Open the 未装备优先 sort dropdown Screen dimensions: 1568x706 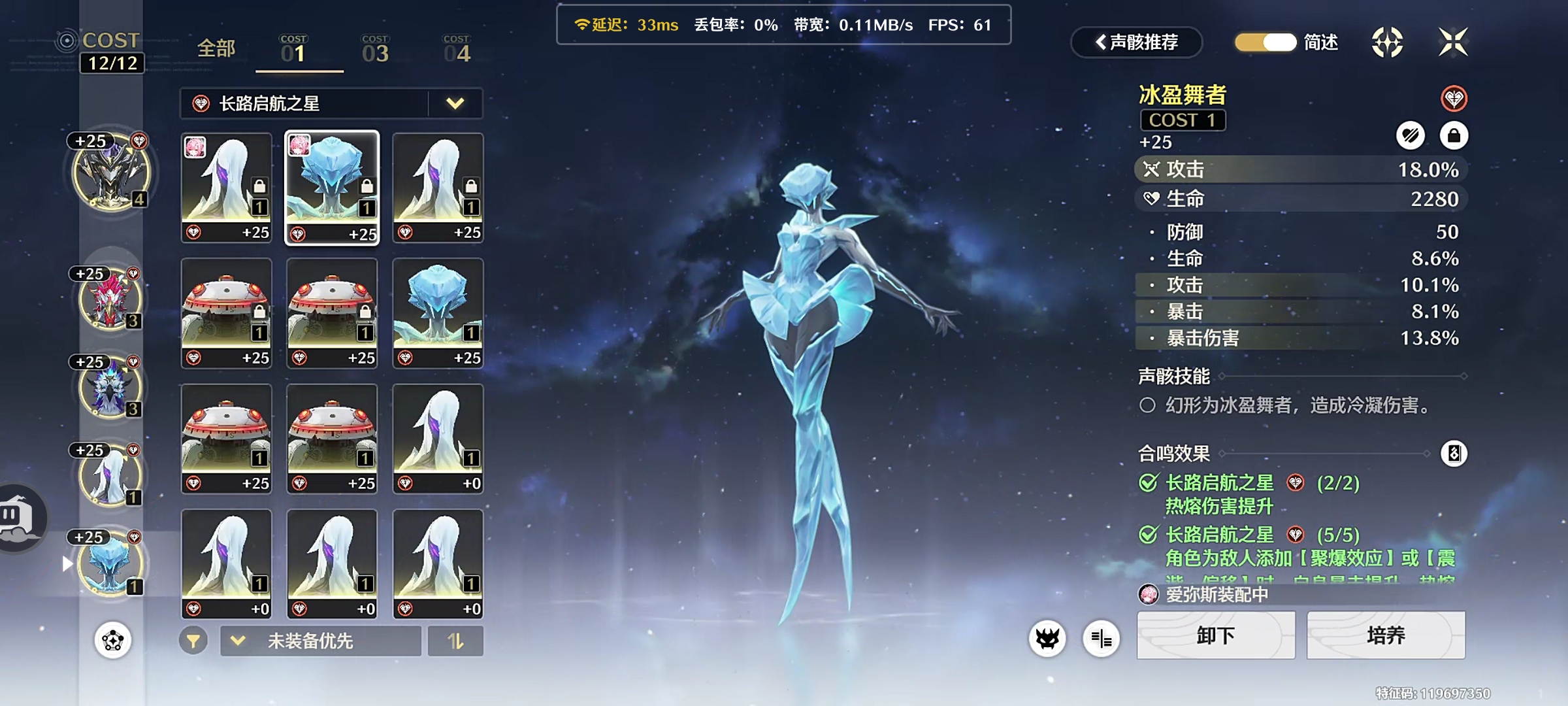tap(320, 641)
